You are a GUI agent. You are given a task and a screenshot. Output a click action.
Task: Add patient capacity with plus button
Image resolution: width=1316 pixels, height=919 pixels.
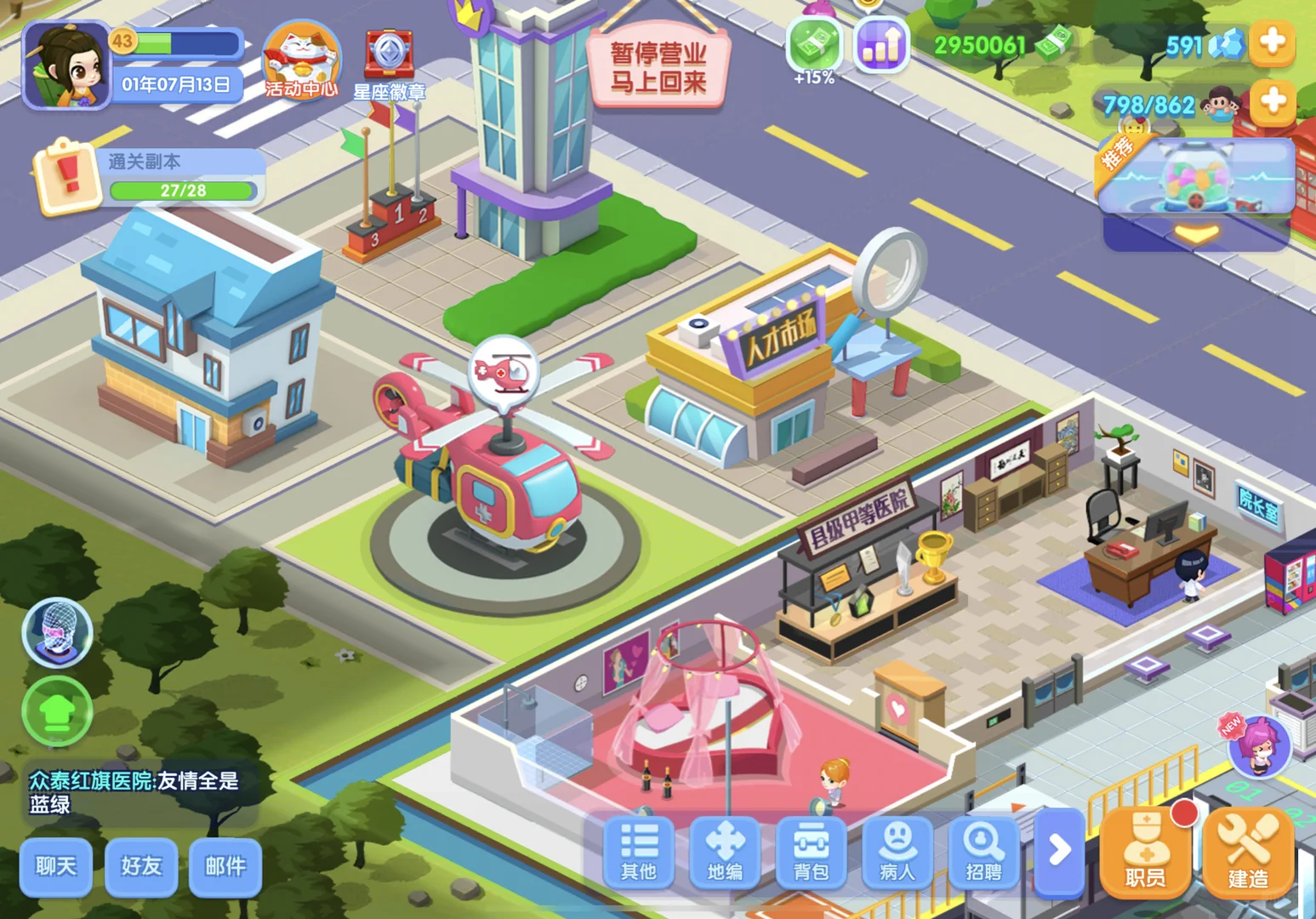(x=1272, y=101)
